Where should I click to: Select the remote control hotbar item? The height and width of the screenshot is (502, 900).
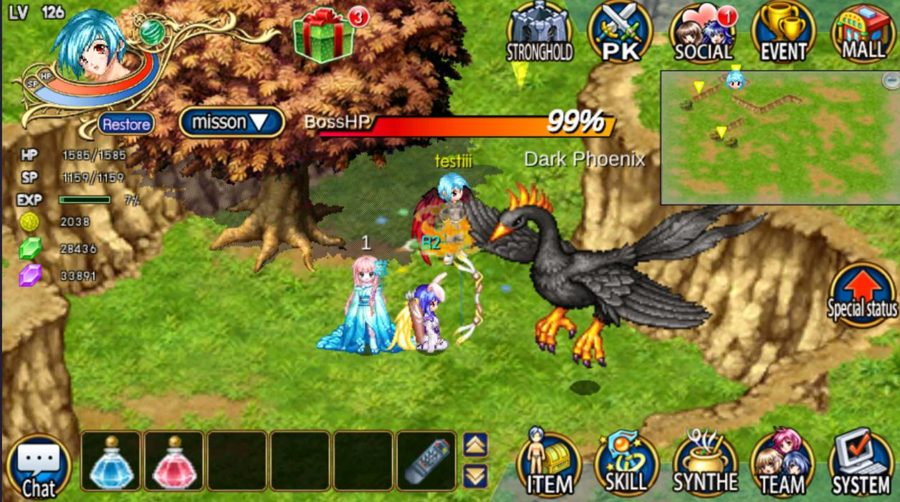click(x=427, y=461)
